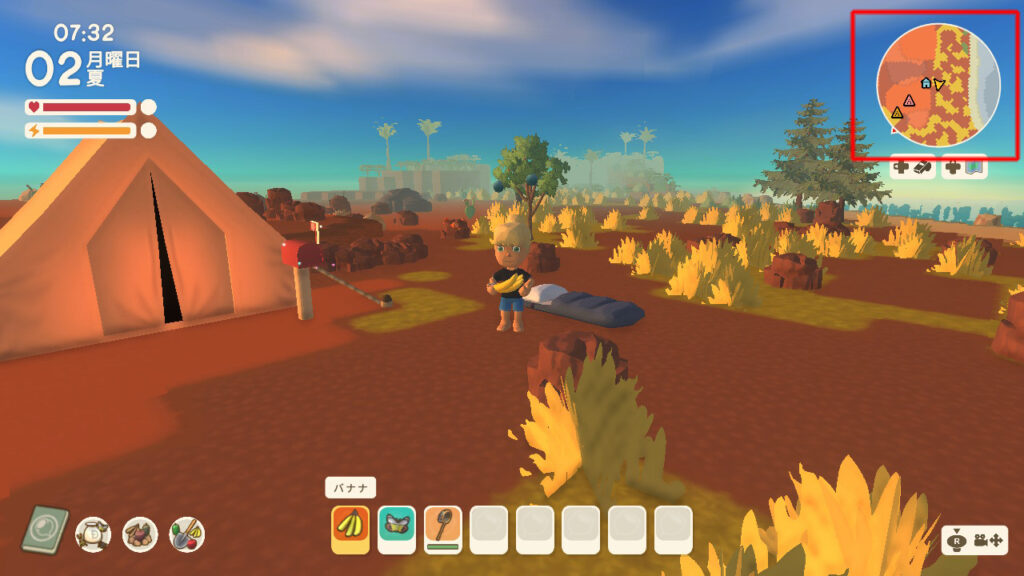Select the shovel hotbar slot
1024x576 pixels.
click(443, 529)
